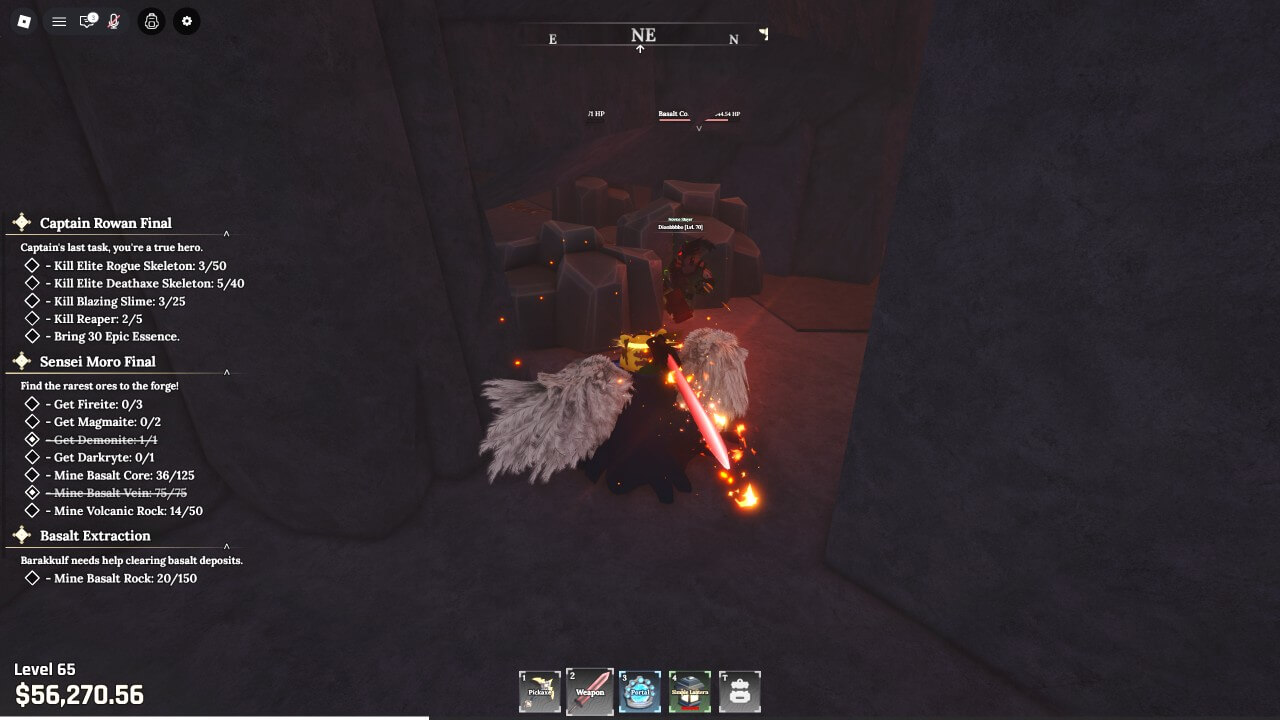Viewport: 1280px width, 720px height.
Task: Collapse the Sensei Moro Final quest
Action: click(x=226, y=372)
